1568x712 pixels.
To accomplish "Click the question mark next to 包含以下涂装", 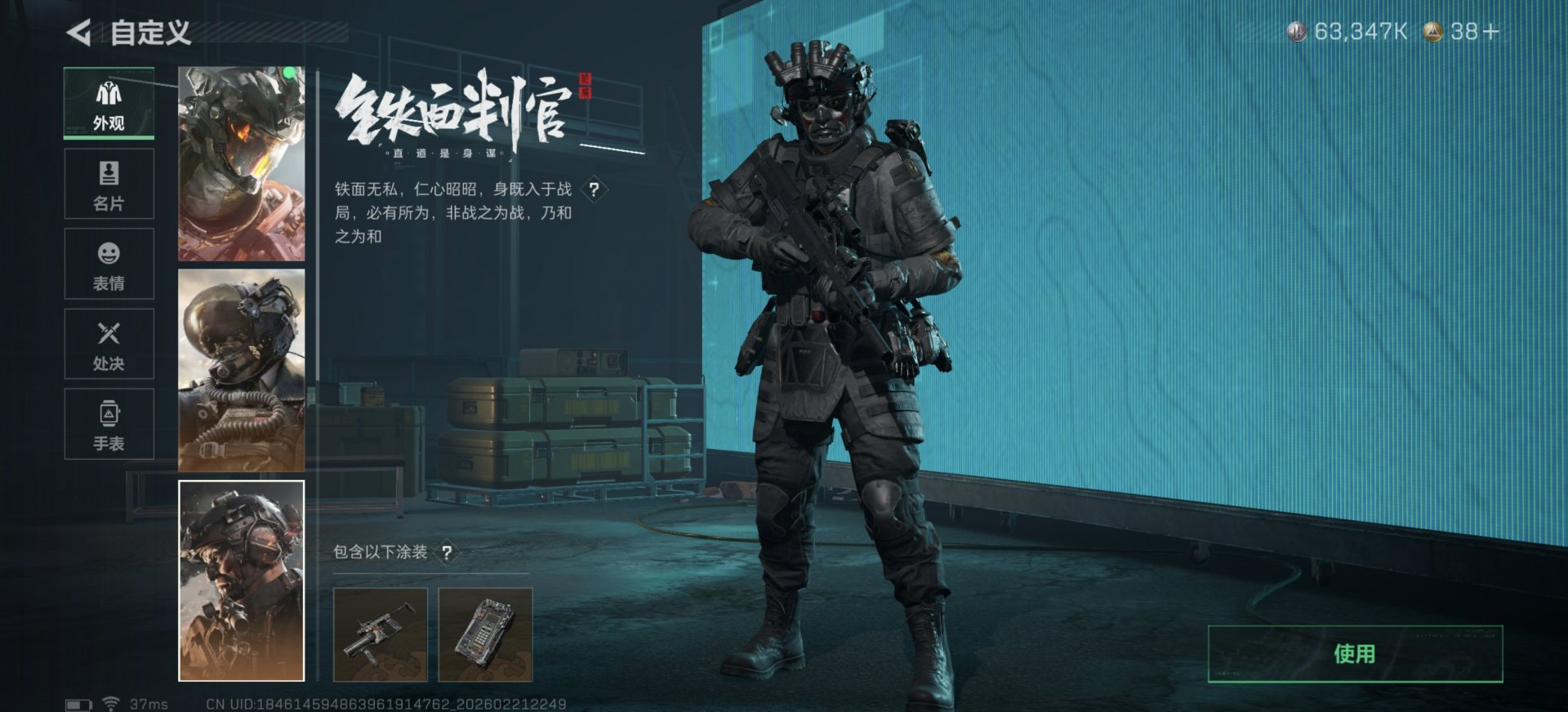I will (446, 551).
